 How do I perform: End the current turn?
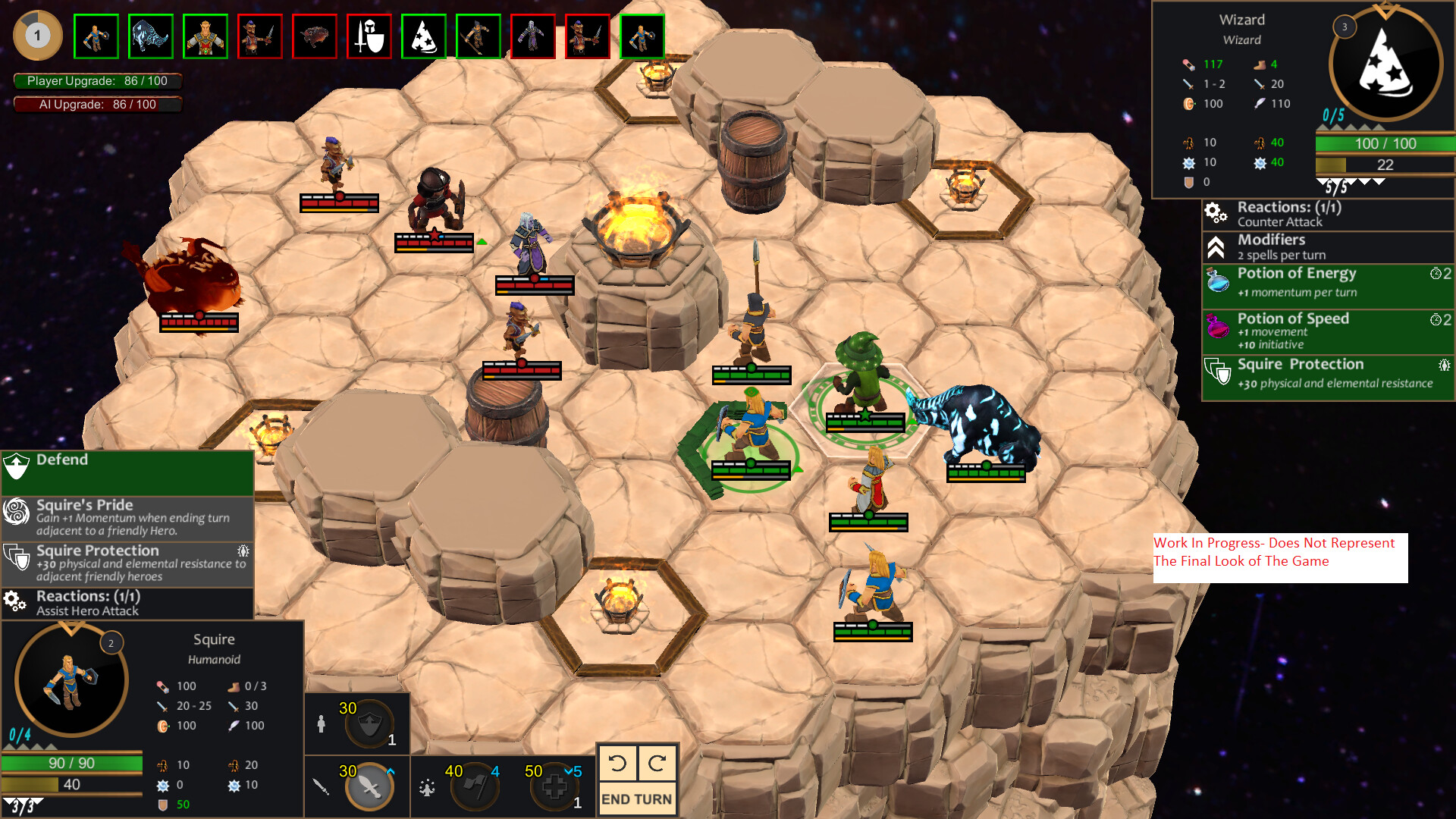coord(636,799)
